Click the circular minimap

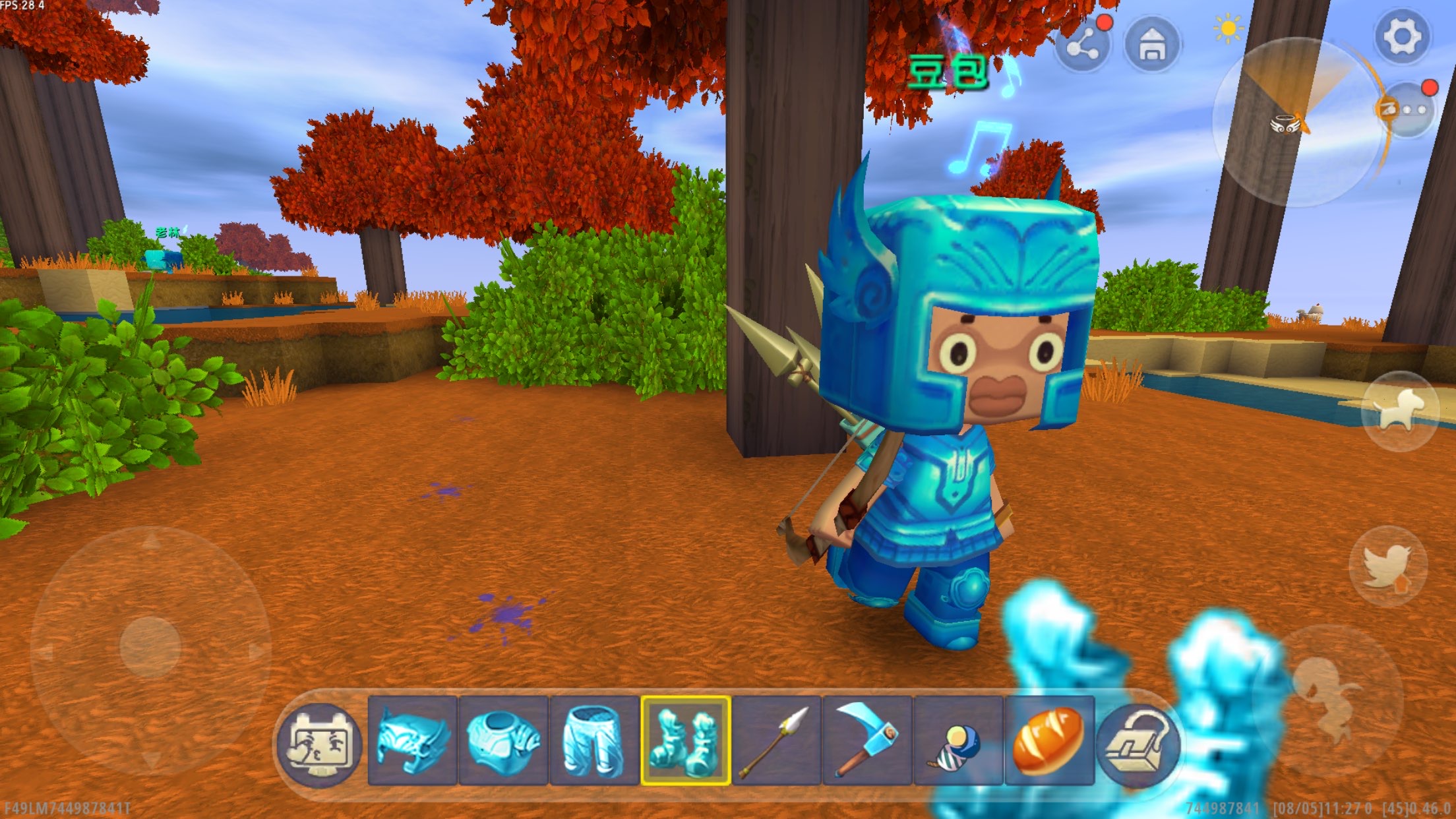click(x=1296, y=123)
